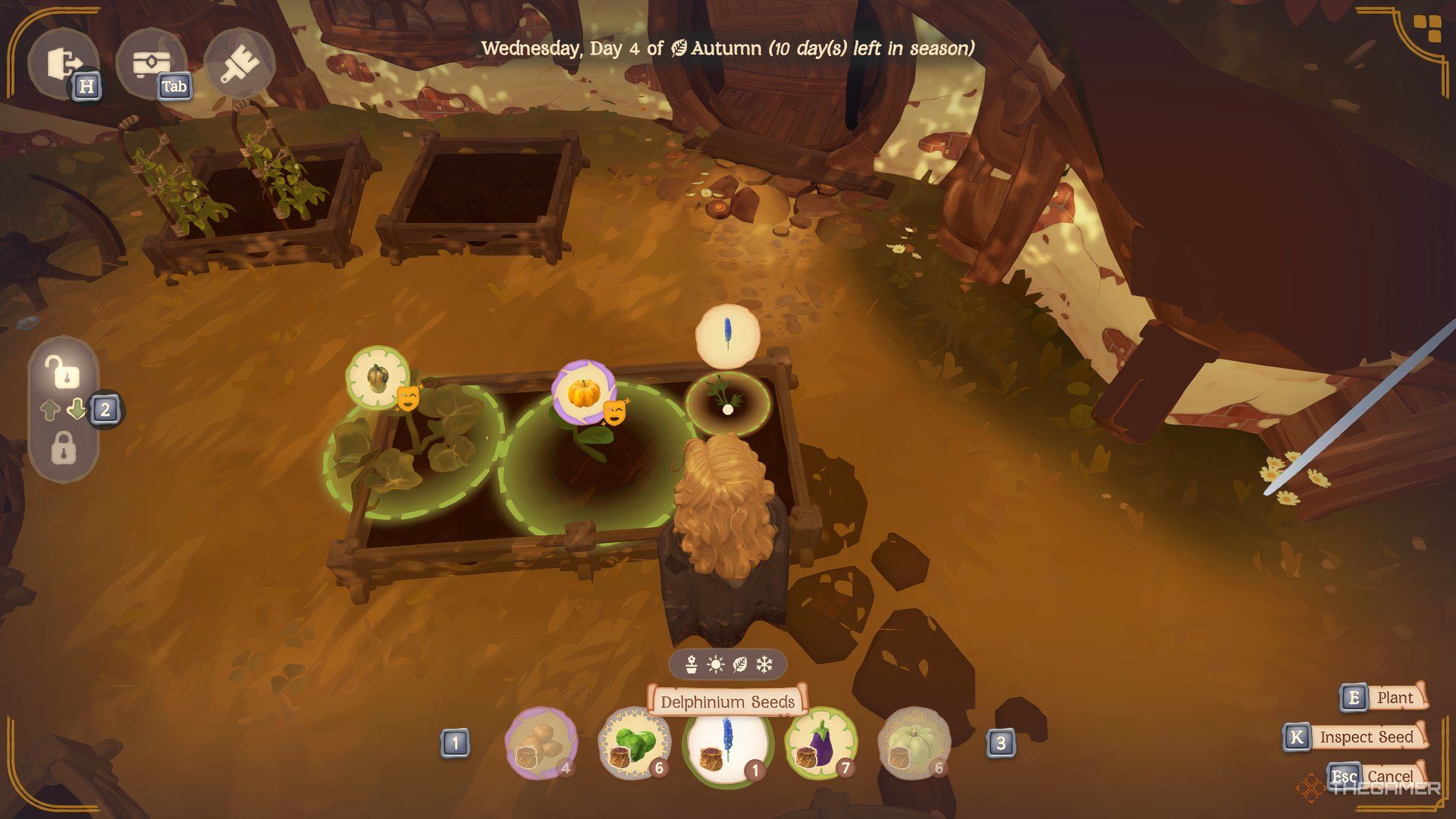Select the potato seeds slot
This screenshot has height=819, width=1456.
pos(541,743)
